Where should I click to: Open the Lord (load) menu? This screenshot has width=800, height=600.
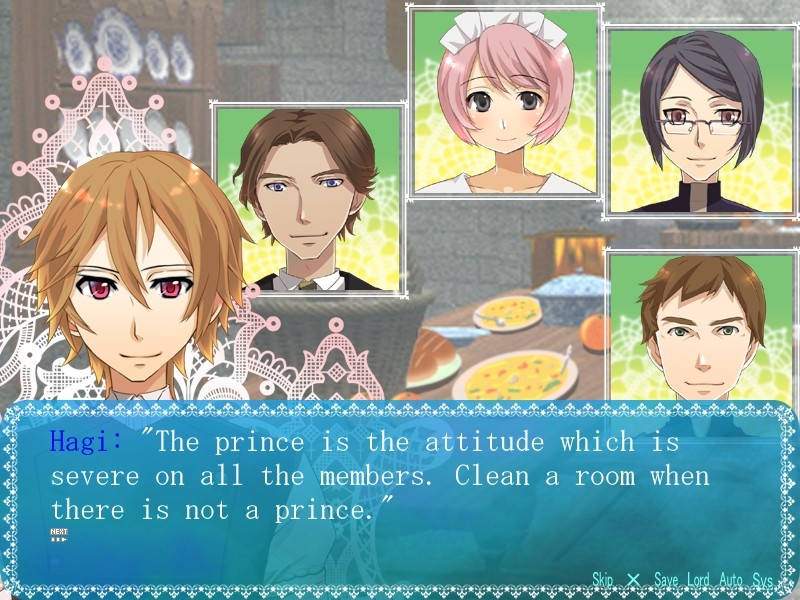(x=698, y=580)
